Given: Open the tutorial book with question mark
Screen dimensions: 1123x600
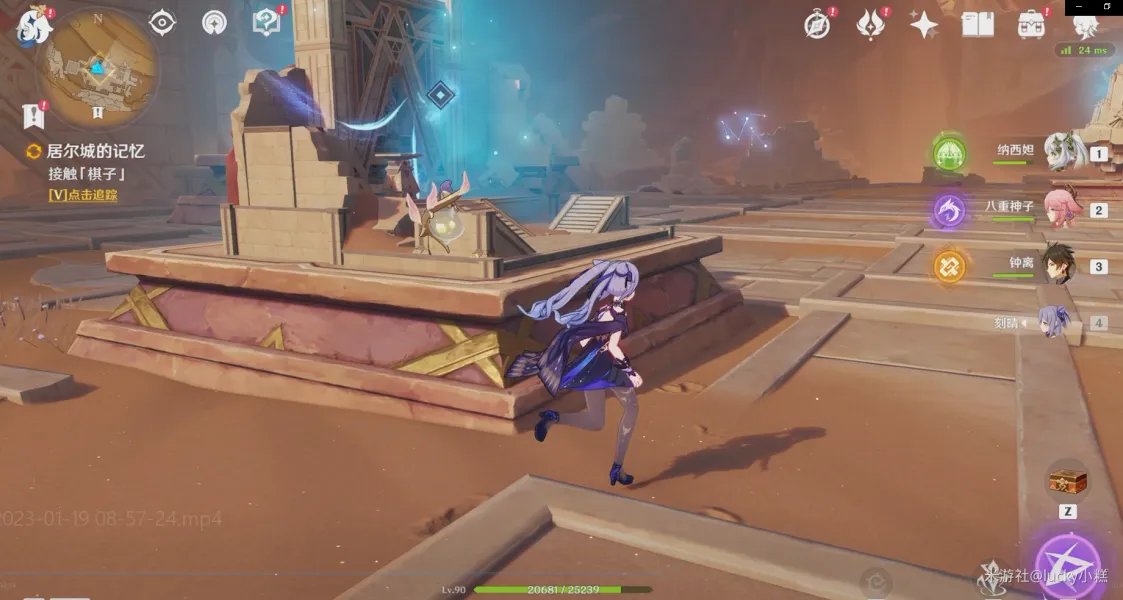Looking at the screenshot, I should click(x=266, y=22).
